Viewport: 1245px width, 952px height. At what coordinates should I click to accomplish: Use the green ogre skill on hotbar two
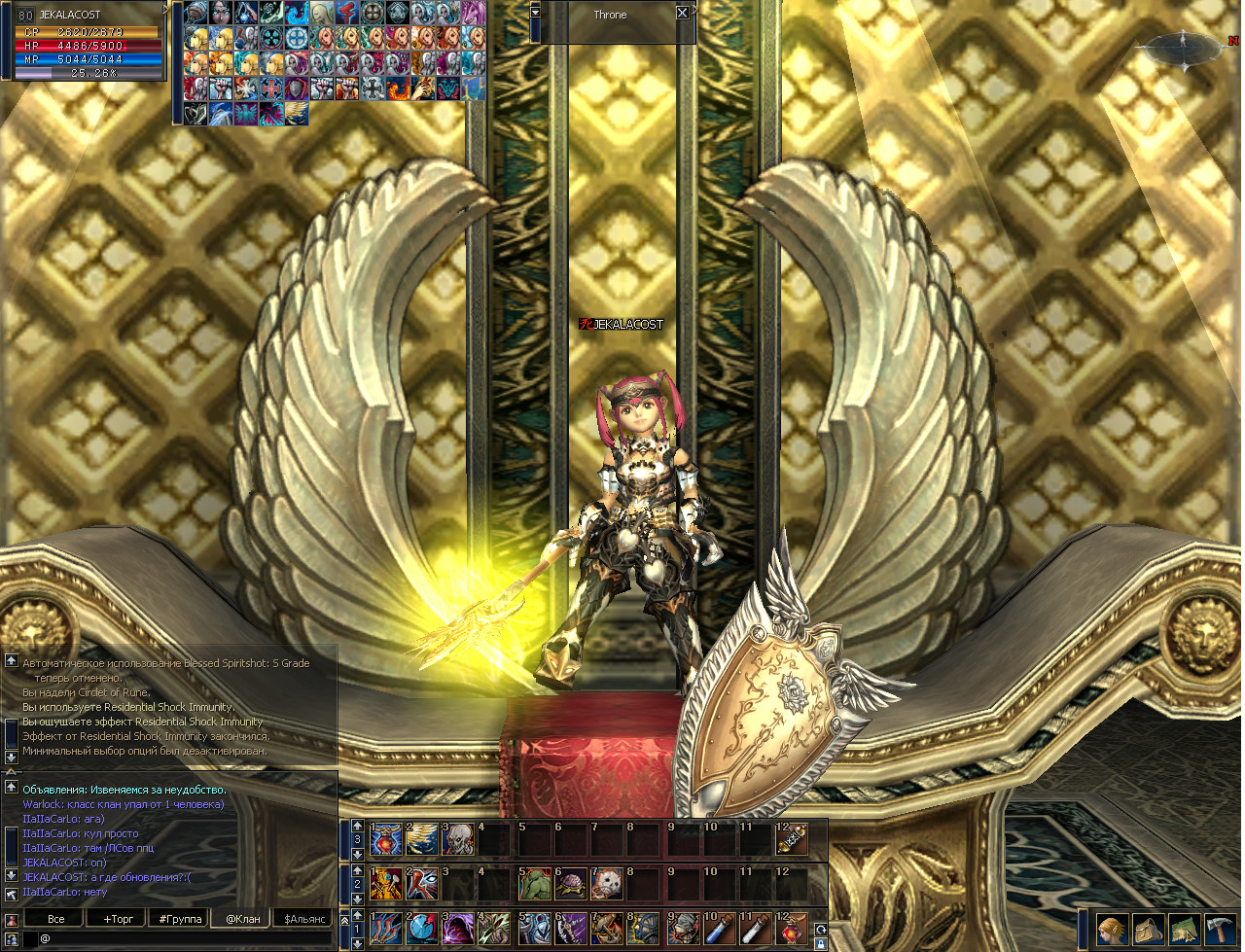tap(534, 884)
